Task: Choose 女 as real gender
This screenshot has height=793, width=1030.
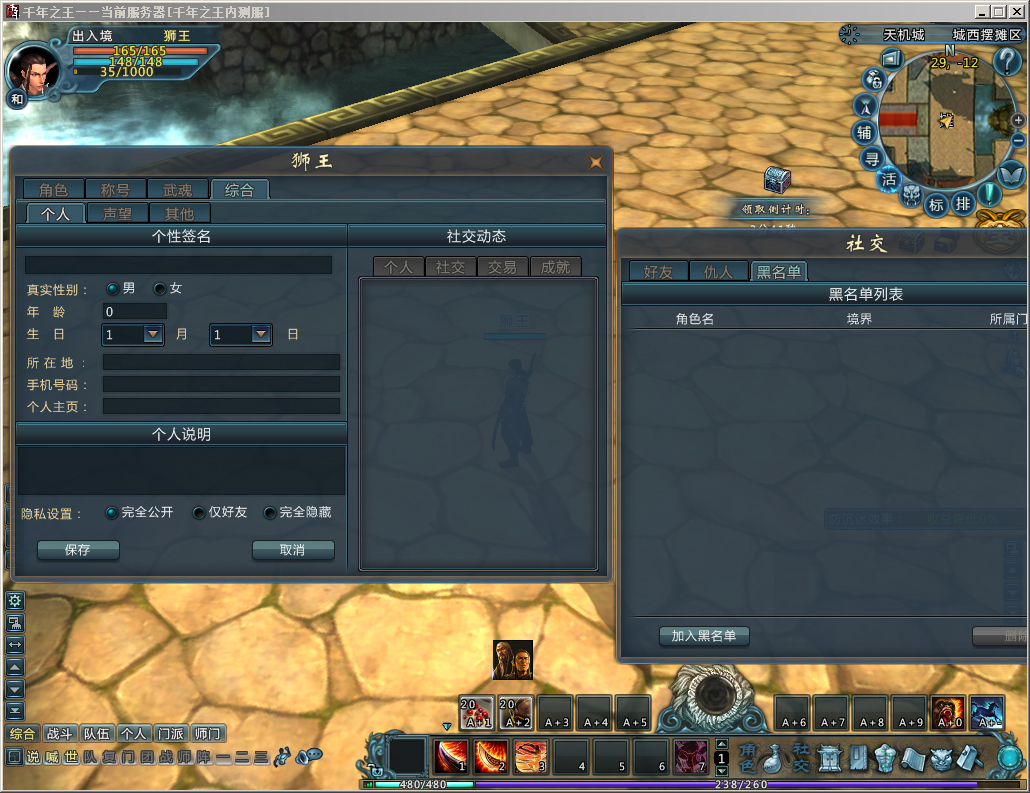Action: pyautogui.click(x=160, y=289)
